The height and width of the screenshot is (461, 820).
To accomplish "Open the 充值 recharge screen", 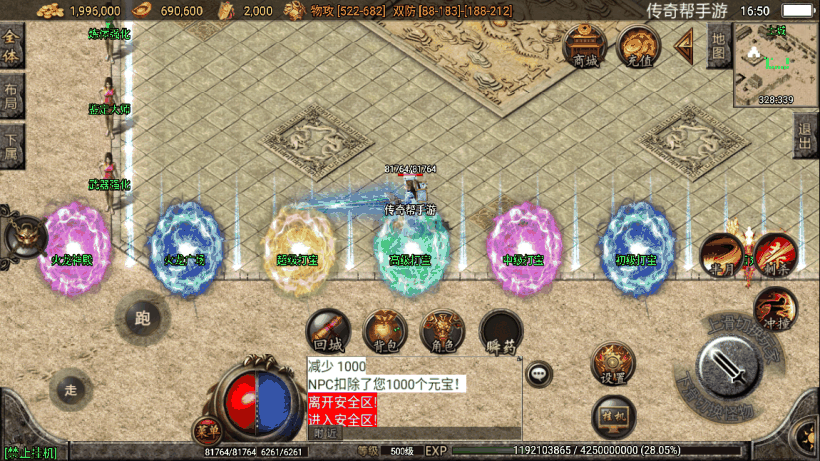I will point(637,45).
